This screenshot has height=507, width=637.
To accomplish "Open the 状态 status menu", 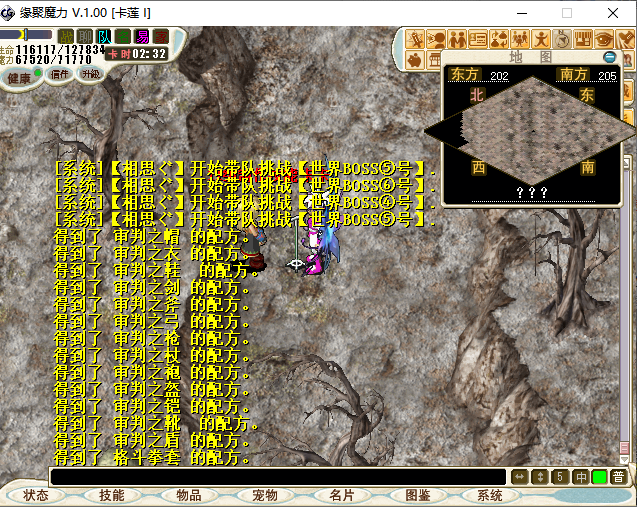I will [x=36, y=495].
